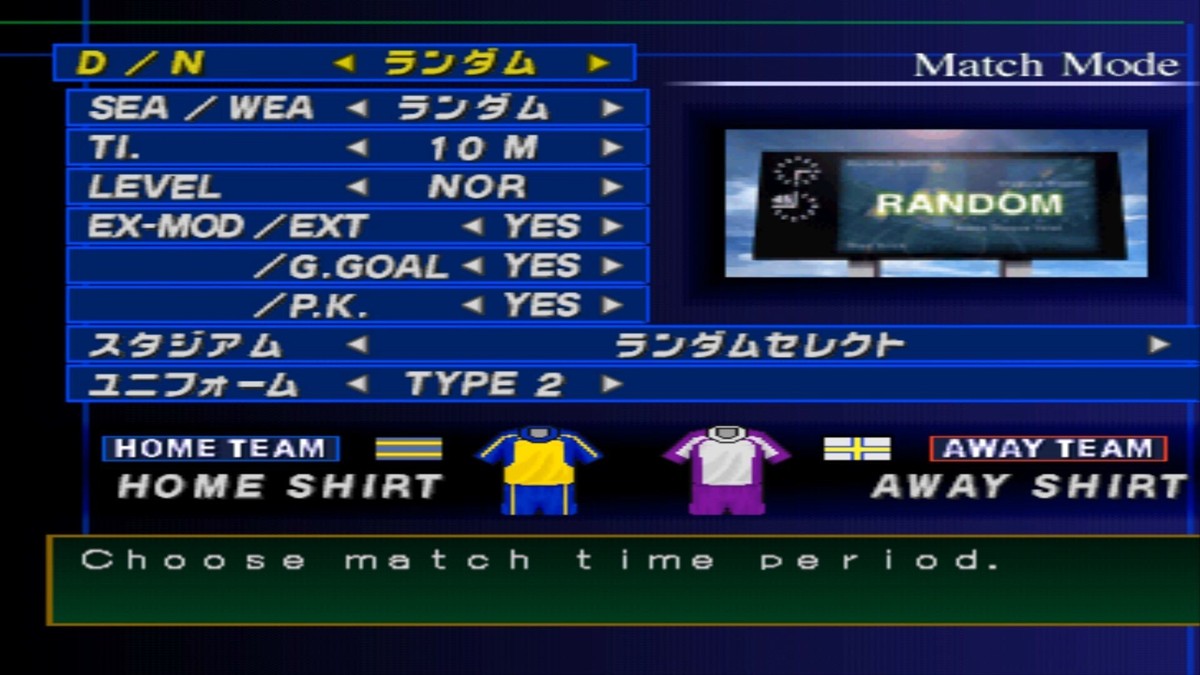The image size is (1200, 675).
Task: Click right arrow on D / N row
Action: [x=598, y=63]
